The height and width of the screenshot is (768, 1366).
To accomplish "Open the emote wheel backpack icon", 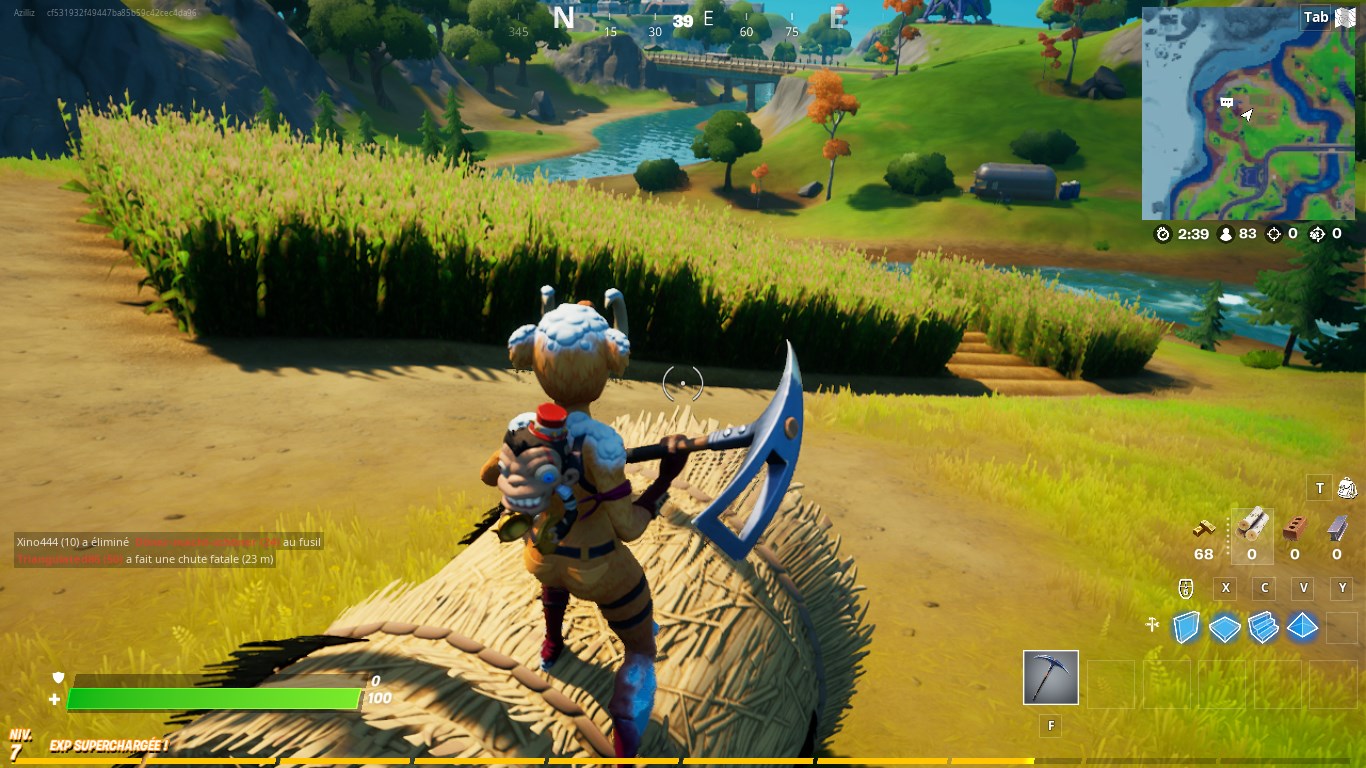I will (x=1347, y=488).
